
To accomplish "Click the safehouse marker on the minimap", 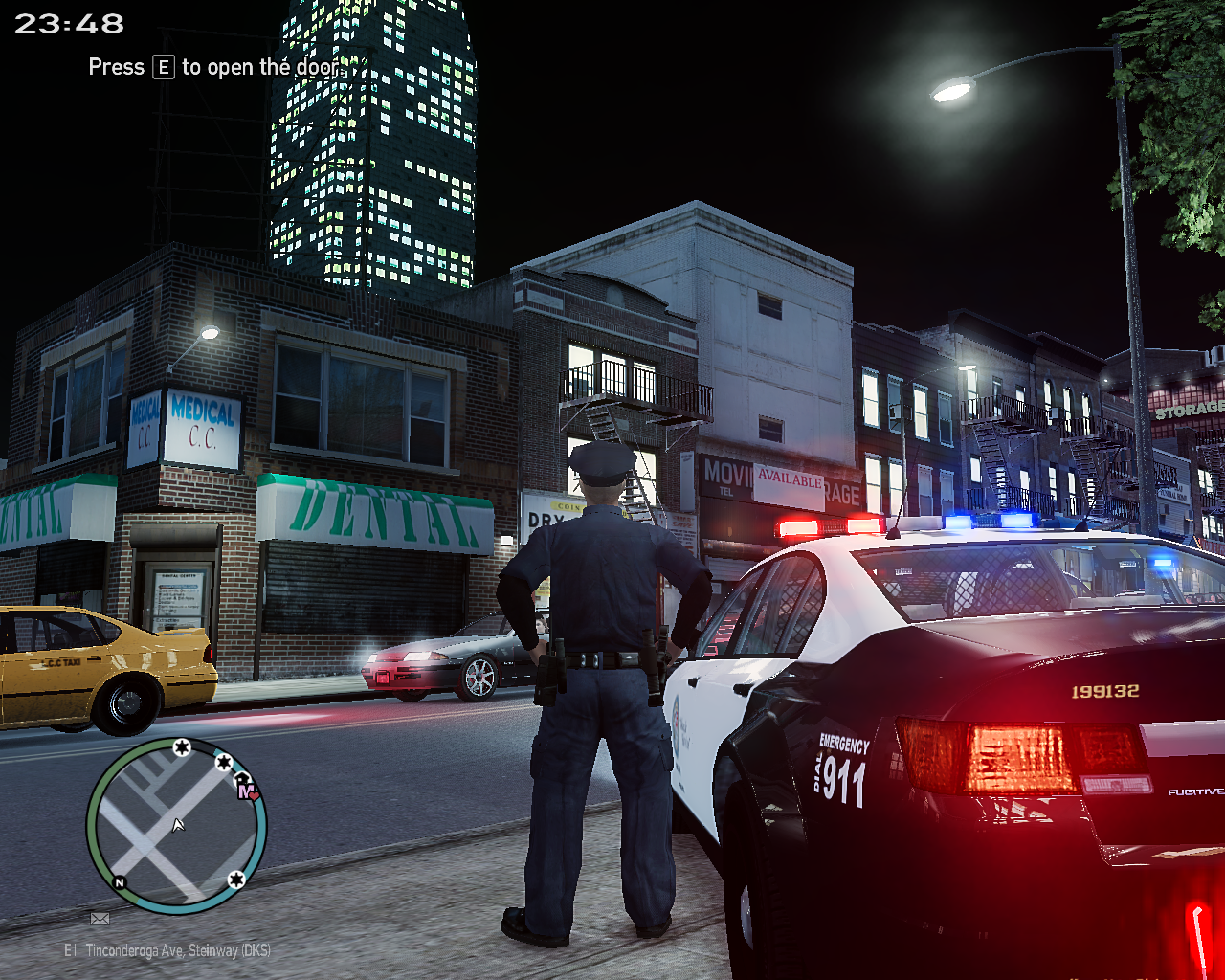I will tap(241, 778).
